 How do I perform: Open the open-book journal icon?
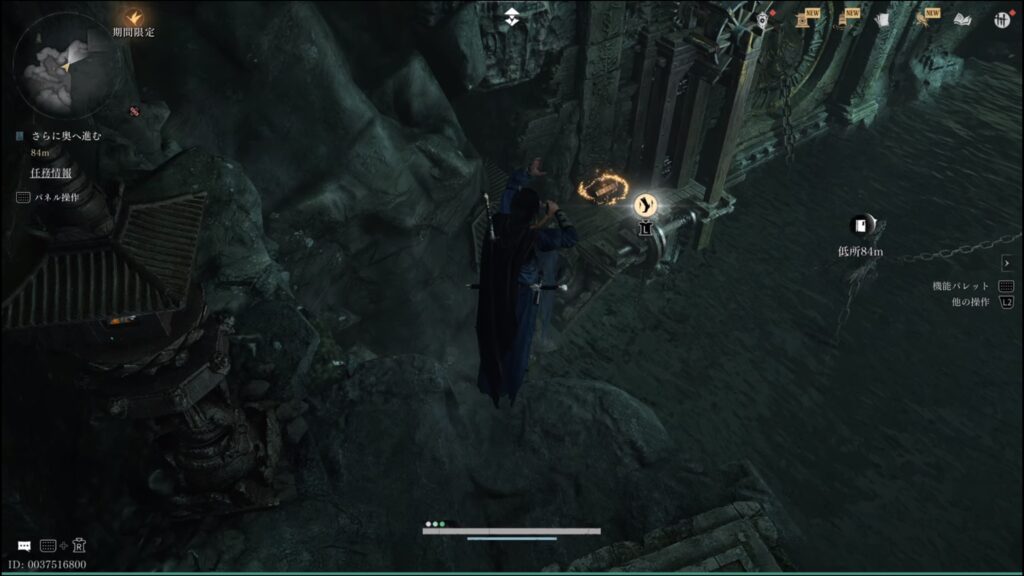coord(962,19)
